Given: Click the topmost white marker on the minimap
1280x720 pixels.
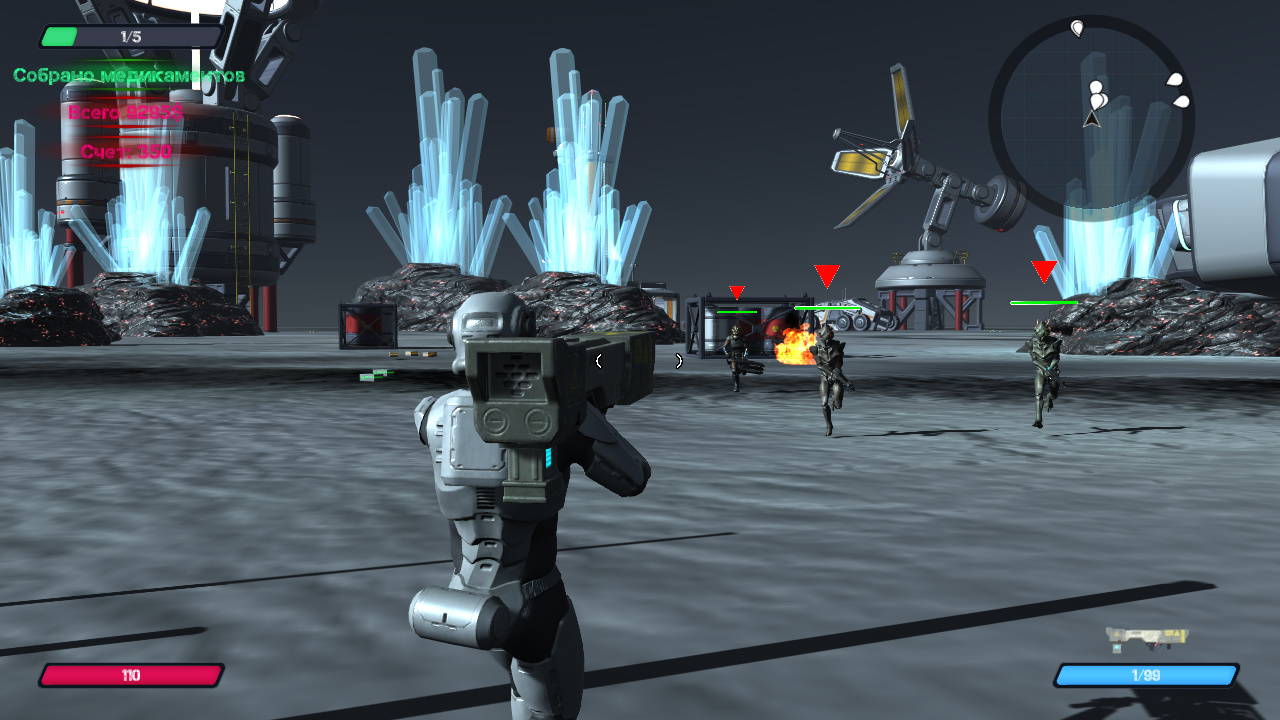Looking at the screenshot, I should (1078, 26).
